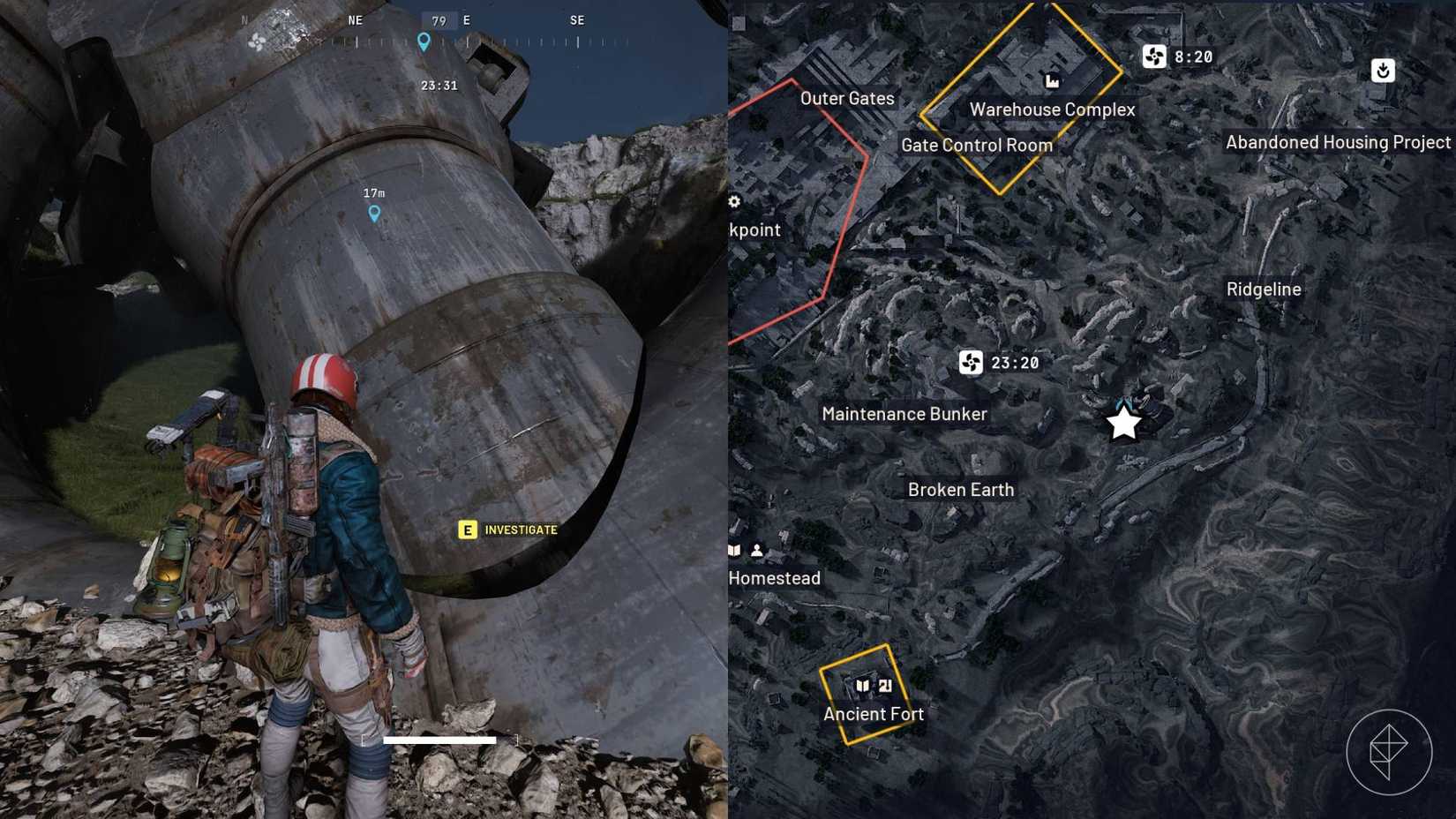
Task: Click the gear icon near the checkpoint label
Action: pos(733,201)
